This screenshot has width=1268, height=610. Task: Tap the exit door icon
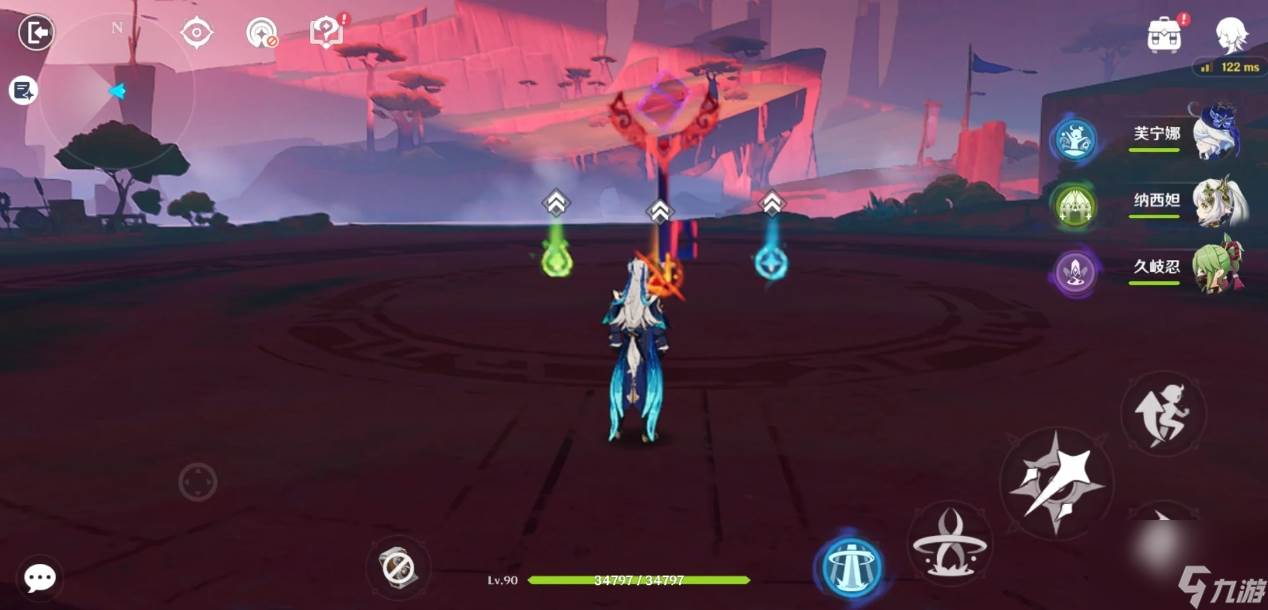[x=36, y=33]
